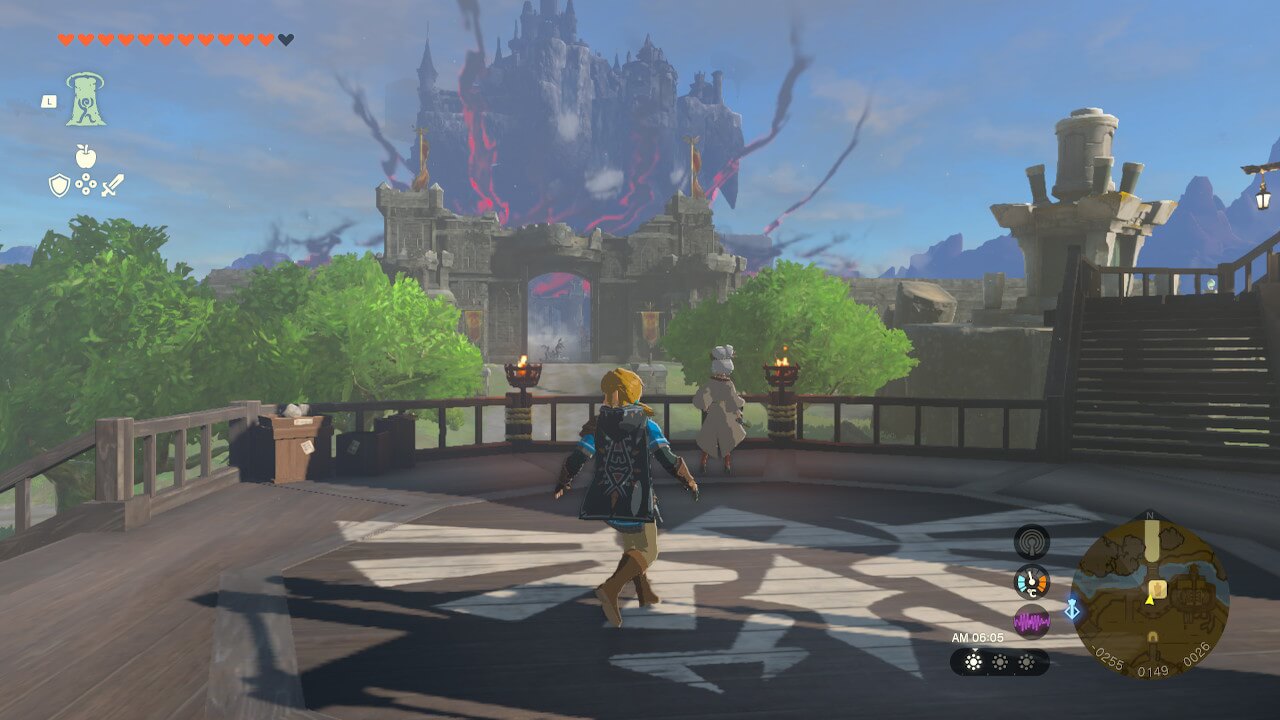Click the blue shrine marker beside the minimap

point(1072,609)
